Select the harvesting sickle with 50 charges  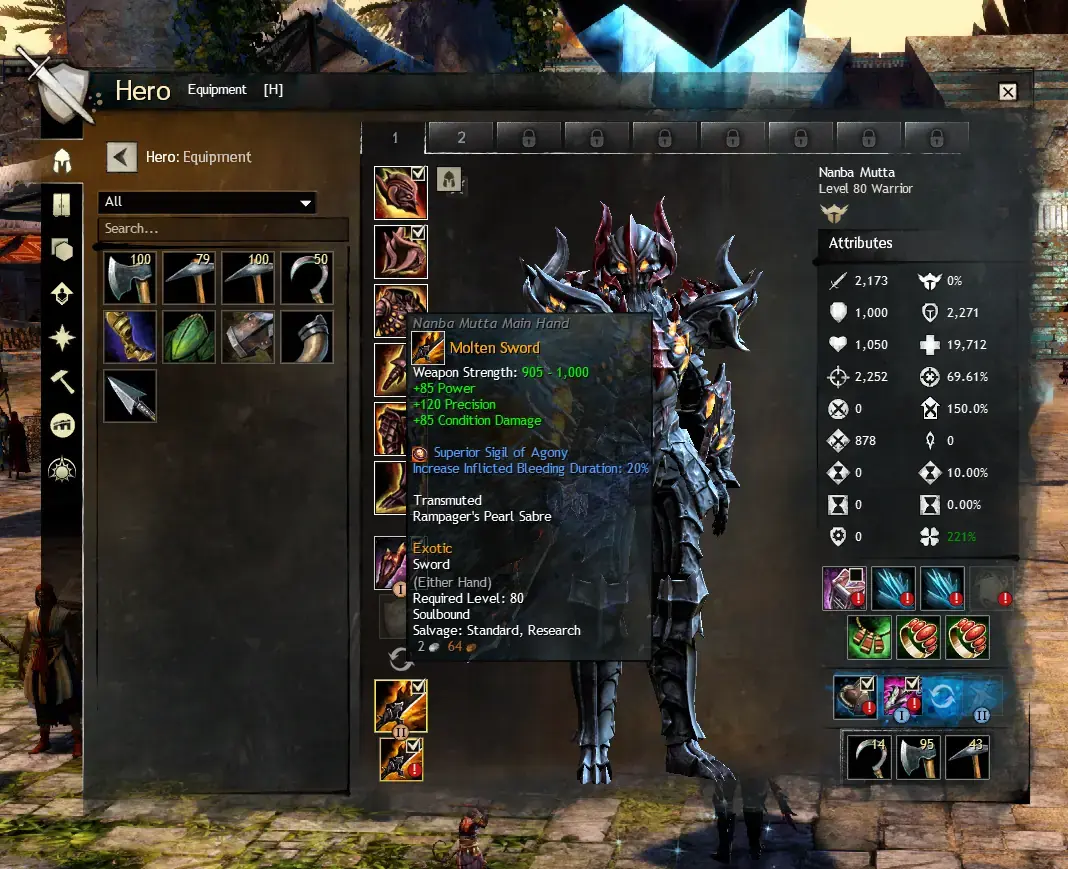click(x=307, y=278)
